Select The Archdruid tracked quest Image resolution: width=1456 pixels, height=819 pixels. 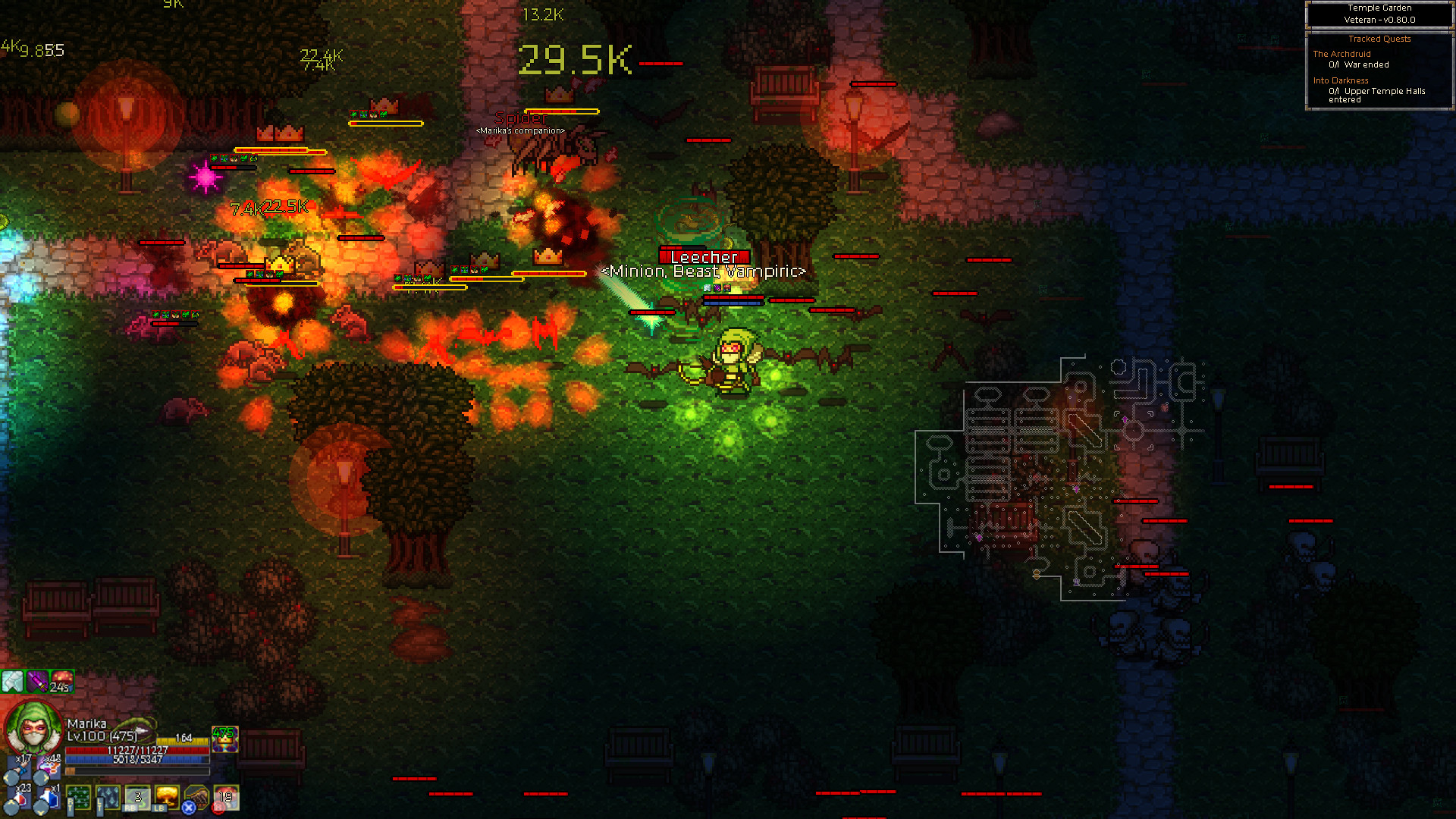pyautogui.click(x=1341, y=54)
